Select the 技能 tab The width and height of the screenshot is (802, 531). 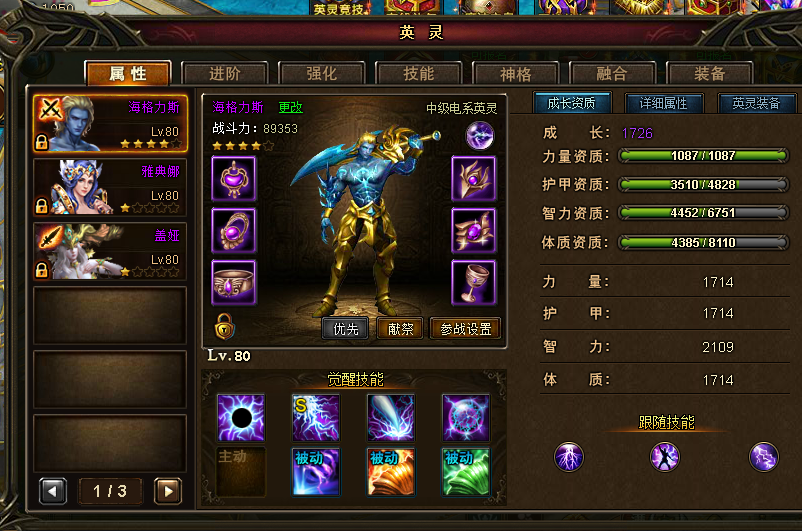(418, 74)
